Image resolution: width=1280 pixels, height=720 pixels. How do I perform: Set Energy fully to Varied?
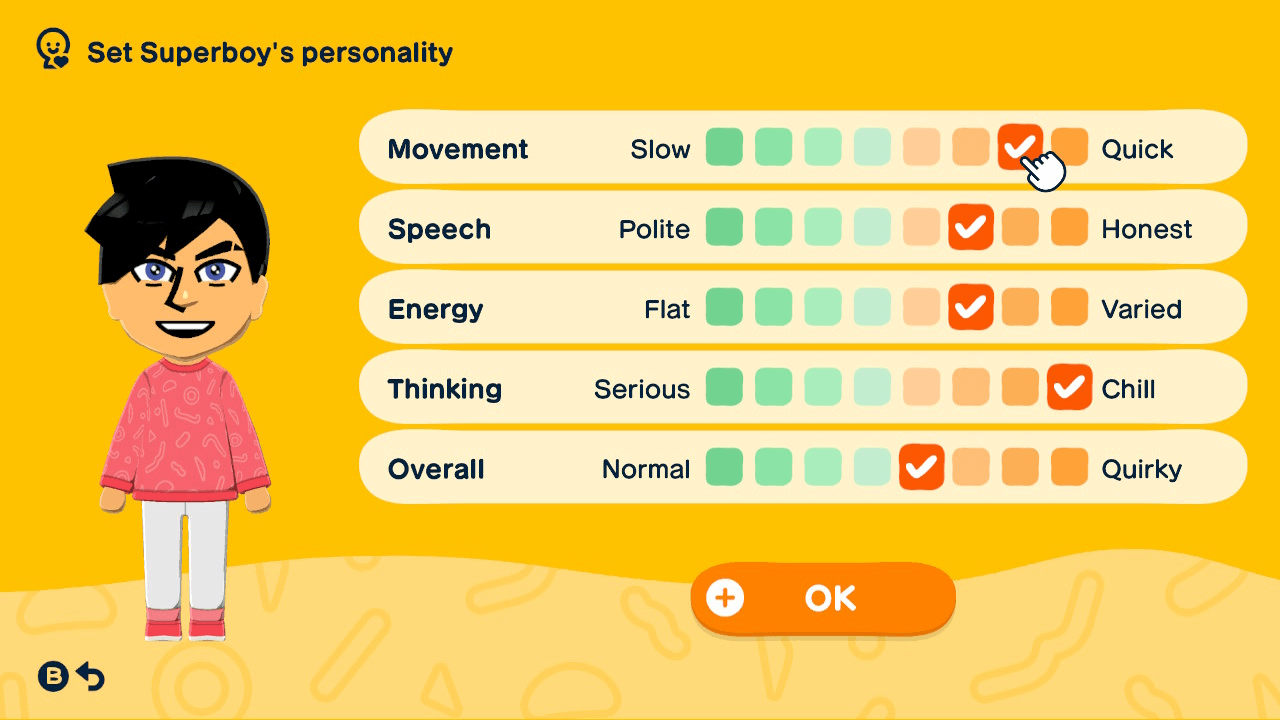[1069, 308]
